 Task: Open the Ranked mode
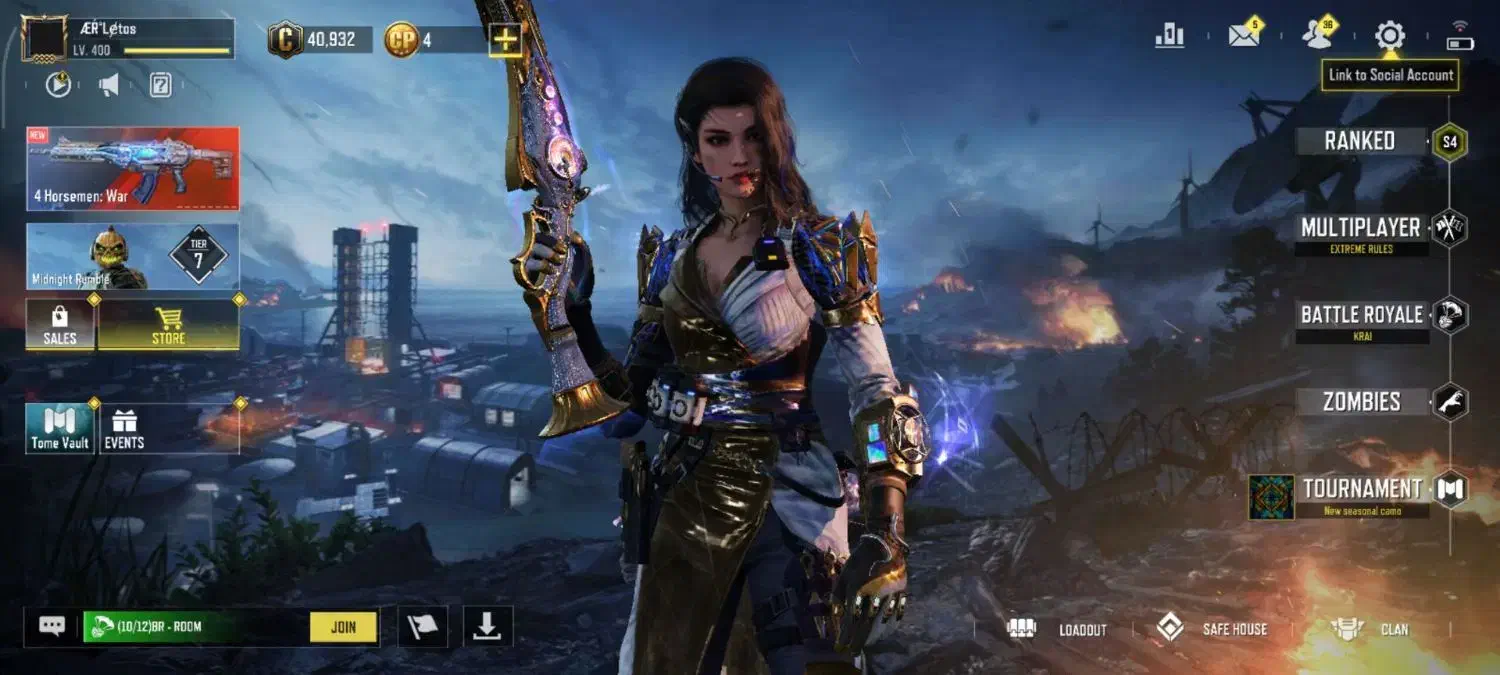pos(1360,141)
